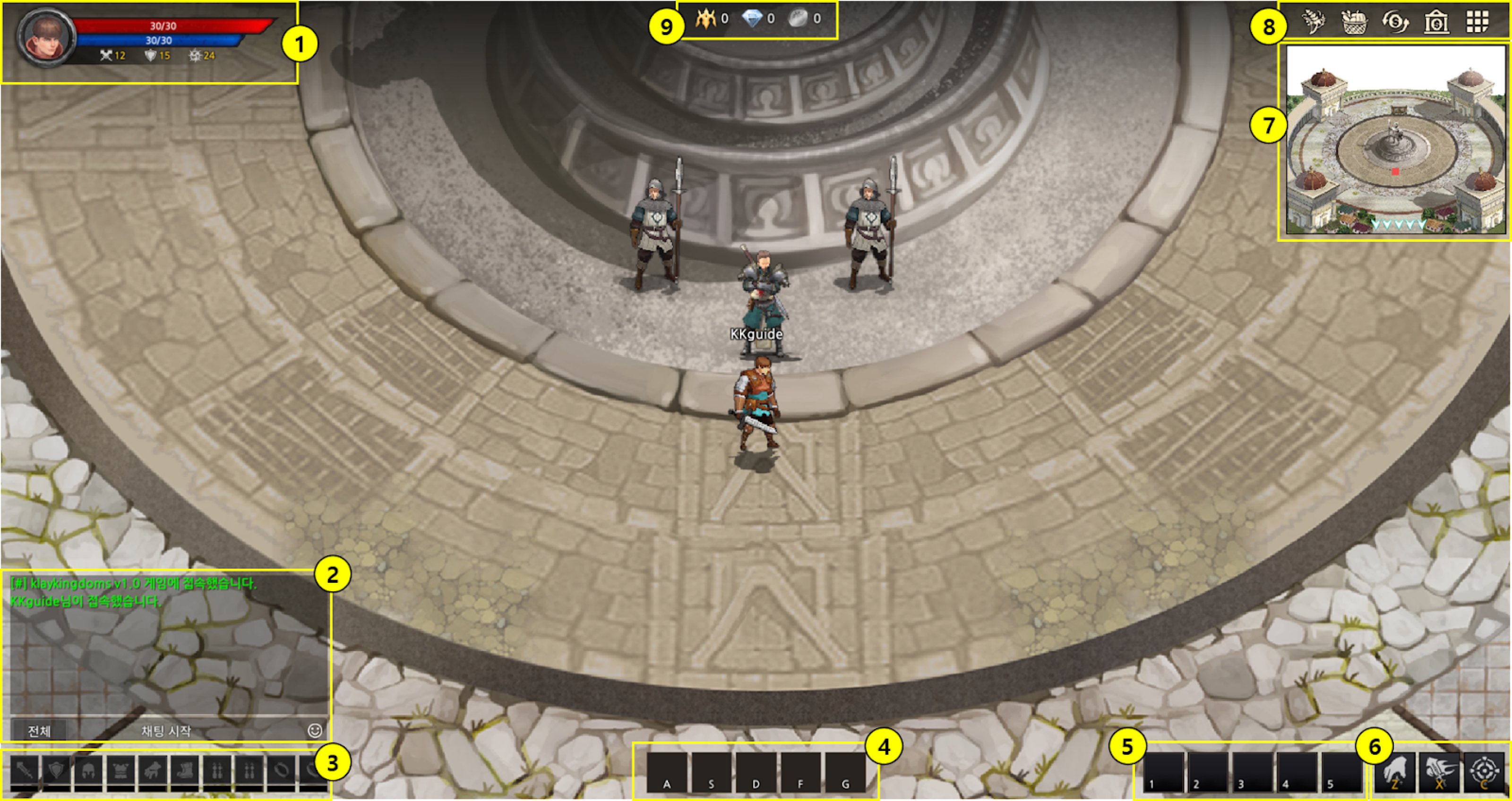Open the chat emoji picker
This screenshot has width=1512, height=801.
pyautogui.click(x=315, y=731)
